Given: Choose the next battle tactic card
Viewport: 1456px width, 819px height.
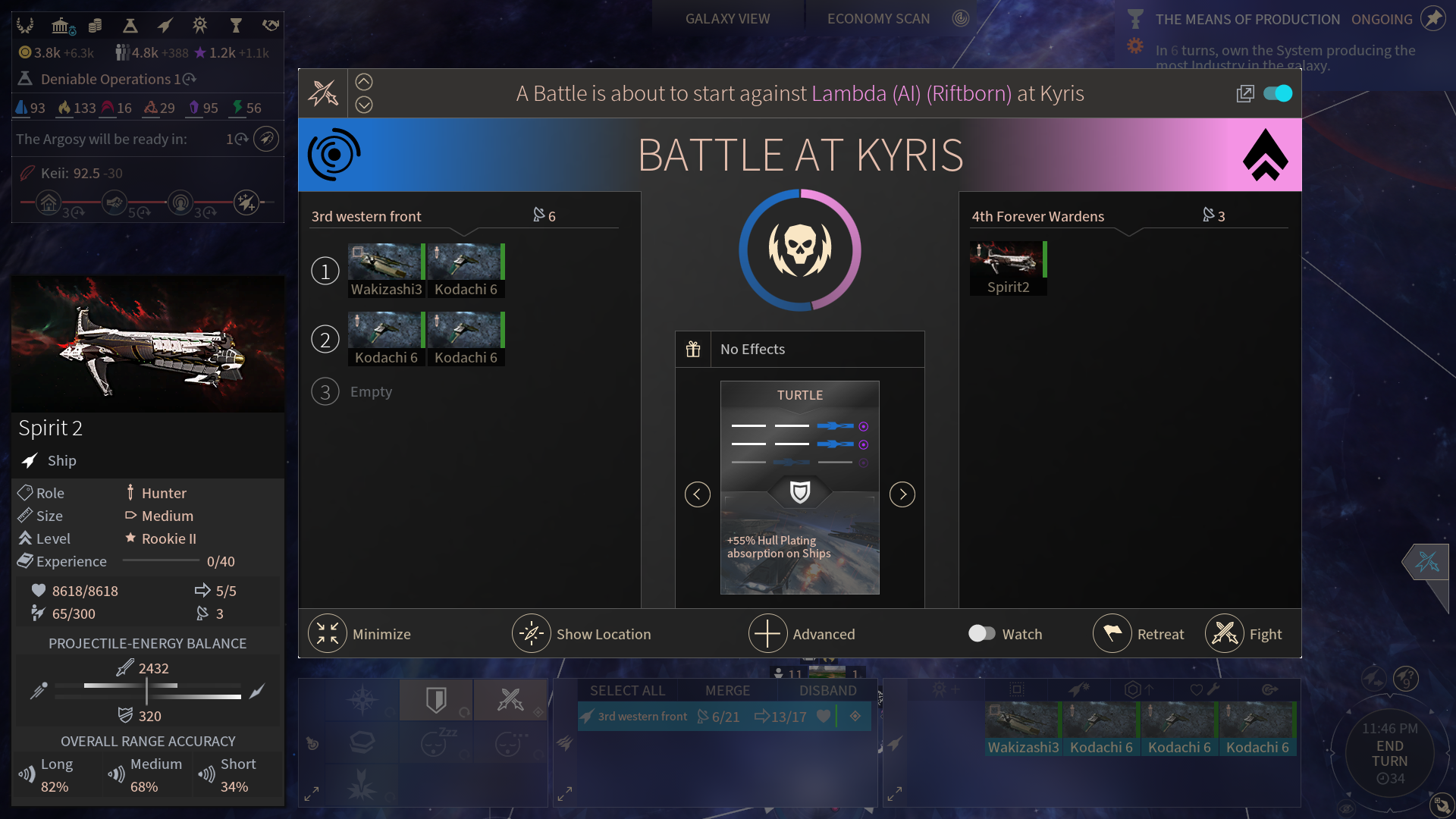Looking at the screenshot, I should 902,494.
